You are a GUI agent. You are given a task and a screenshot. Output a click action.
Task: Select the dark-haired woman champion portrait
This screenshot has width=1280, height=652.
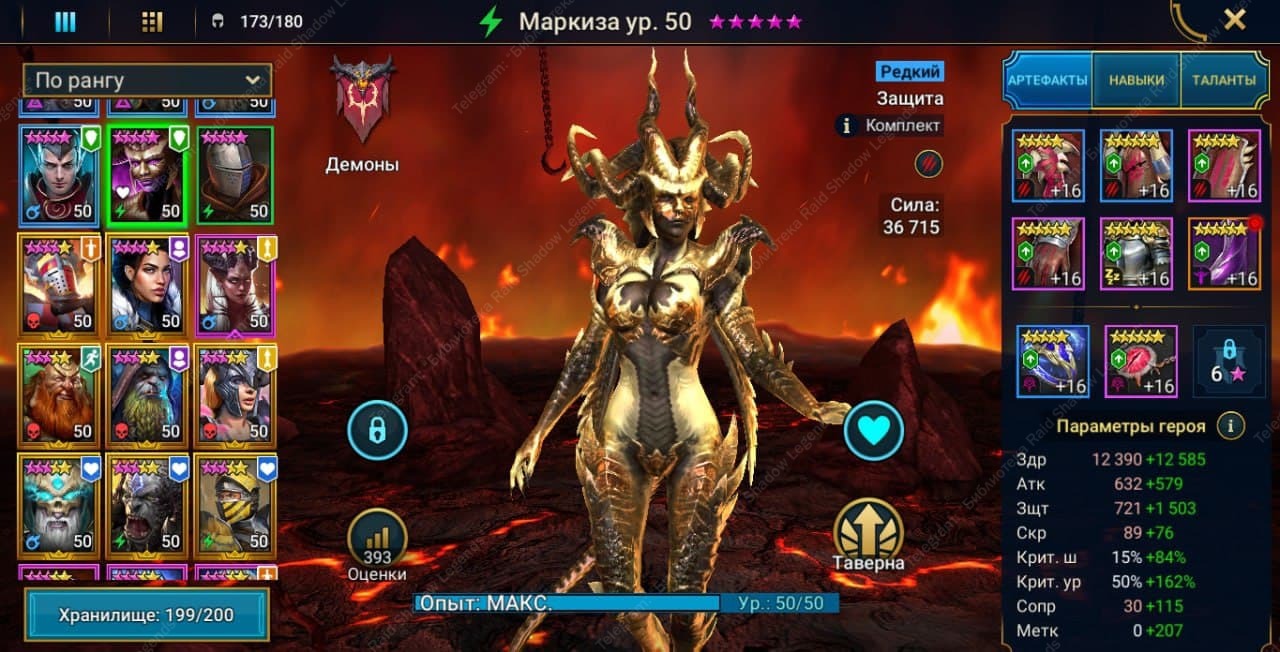tap(146, 286)
